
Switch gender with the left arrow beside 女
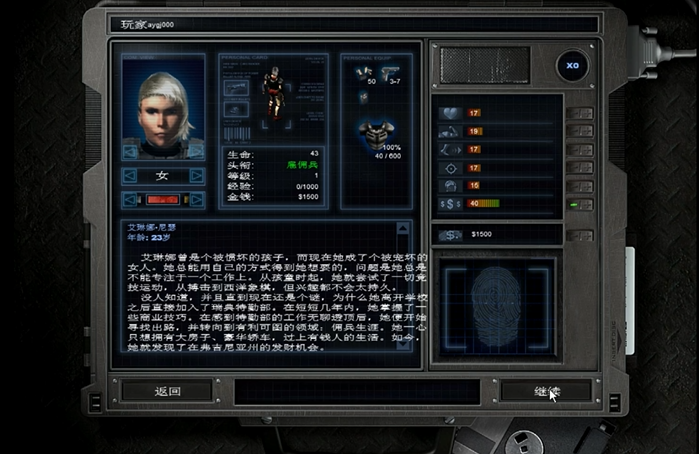129,175
